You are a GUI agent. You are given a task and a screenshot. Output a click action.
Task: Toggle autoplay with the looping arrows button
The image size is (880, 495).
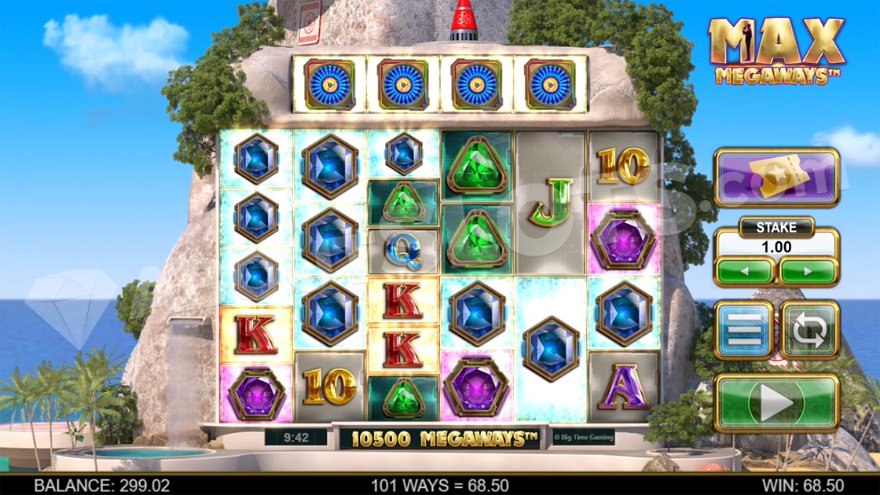click(x=809, y=330)
